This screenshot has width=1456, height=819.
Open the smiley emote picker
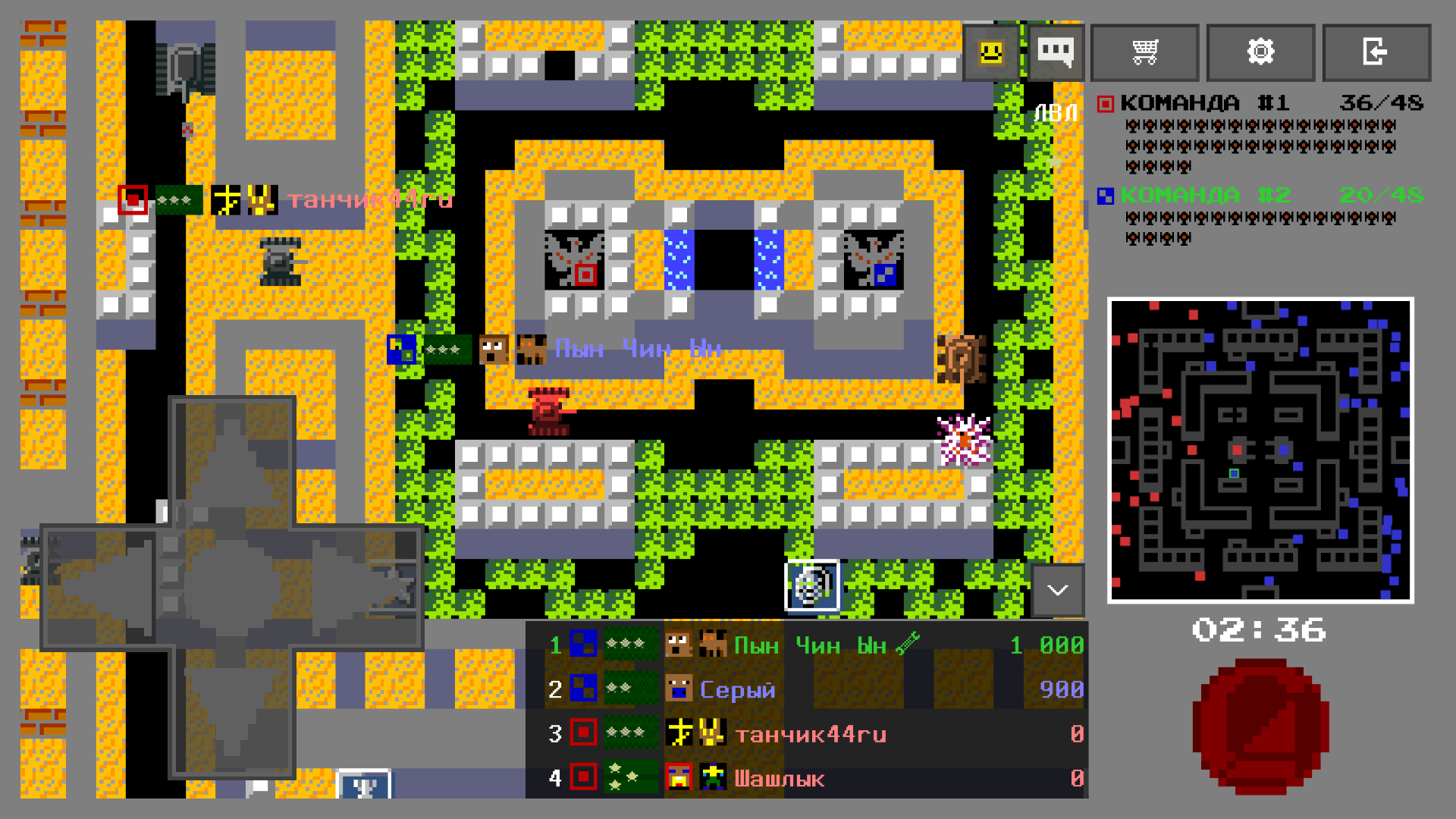point(990,52)
